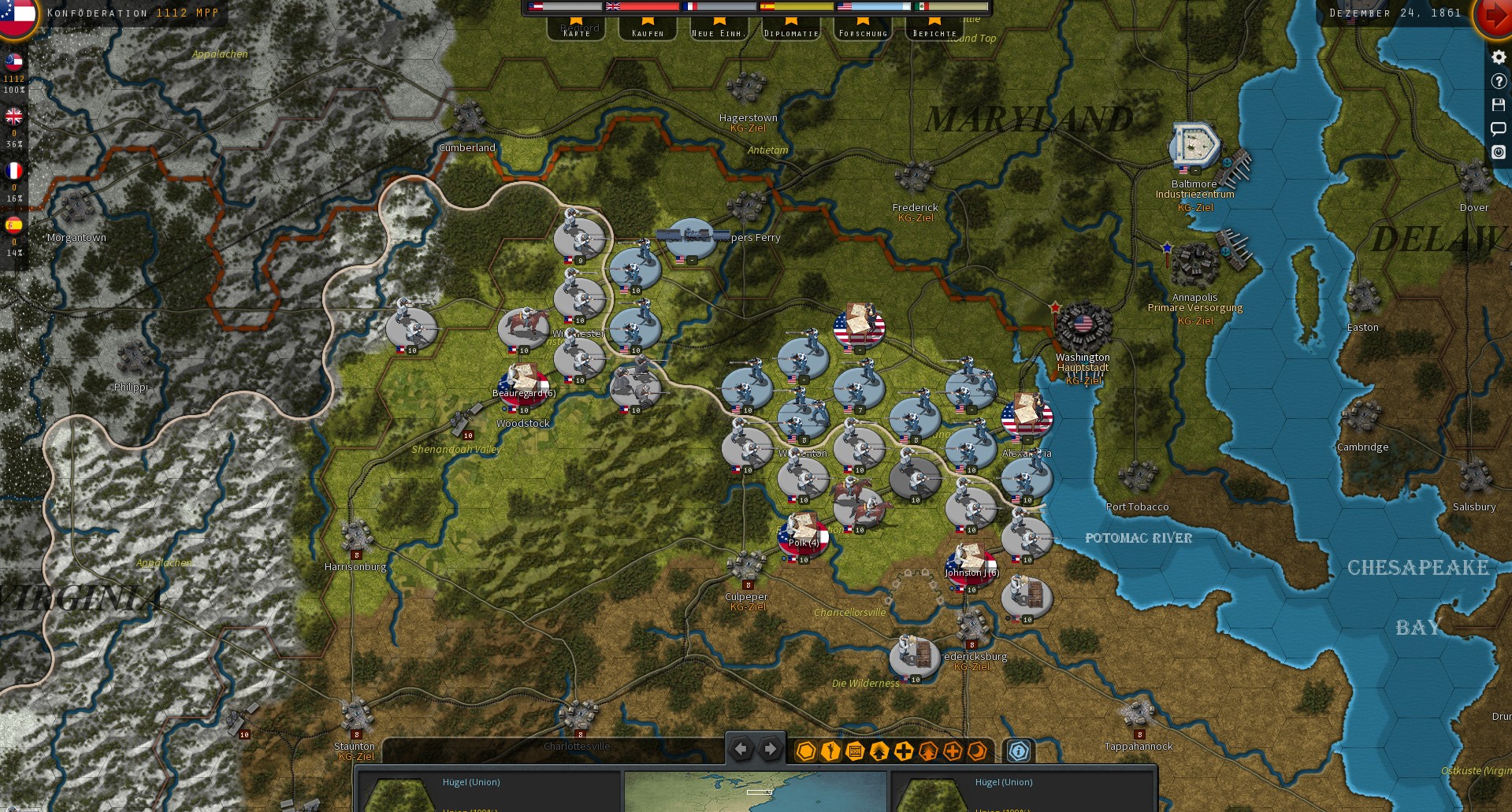This screenshot has width=1512, height=812.
Task: Click the yellow plus reinforce icon
Action: pyautogui.click(x=903, y=751)
